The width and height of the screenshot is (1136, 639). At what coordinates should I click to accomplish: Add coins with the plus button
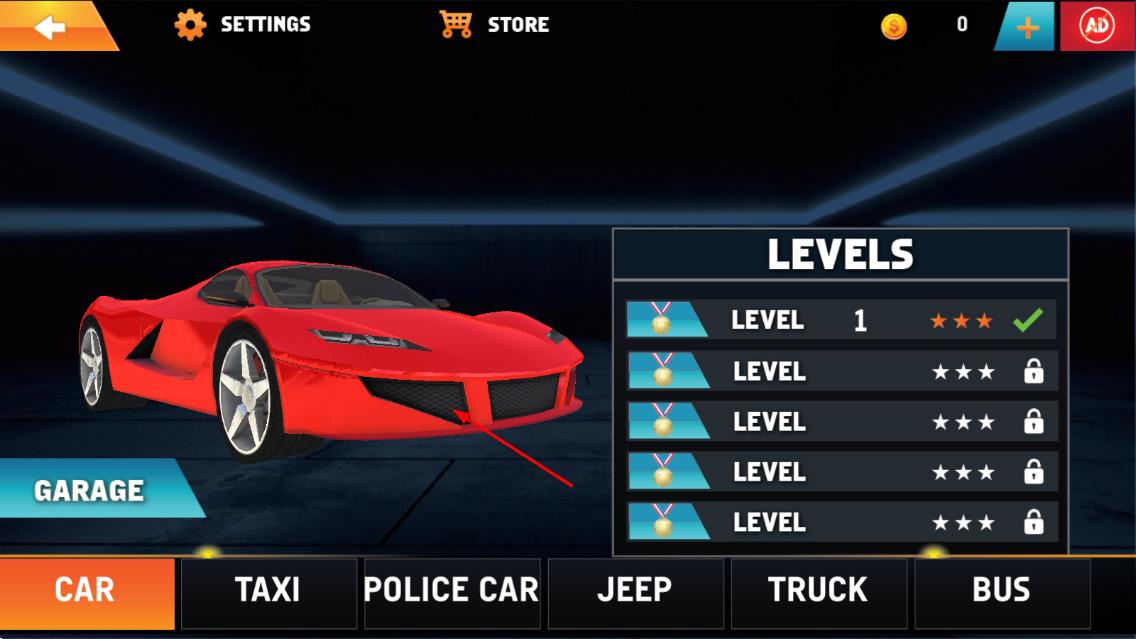click(x=1027, y=27)
